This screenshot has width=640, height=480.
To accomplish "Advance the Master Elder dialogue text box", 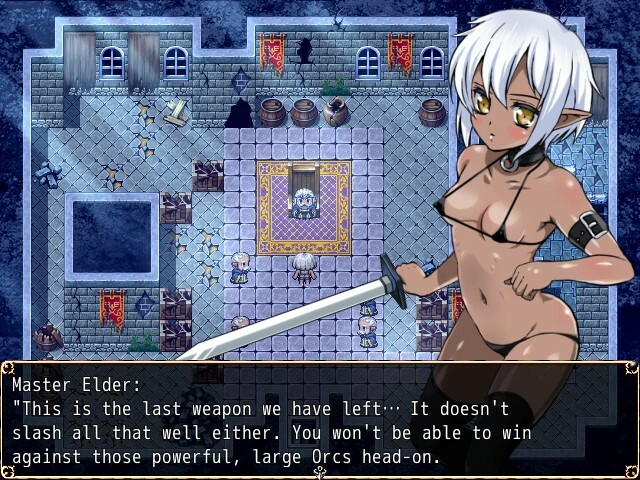I will click(x=320, y=420).
